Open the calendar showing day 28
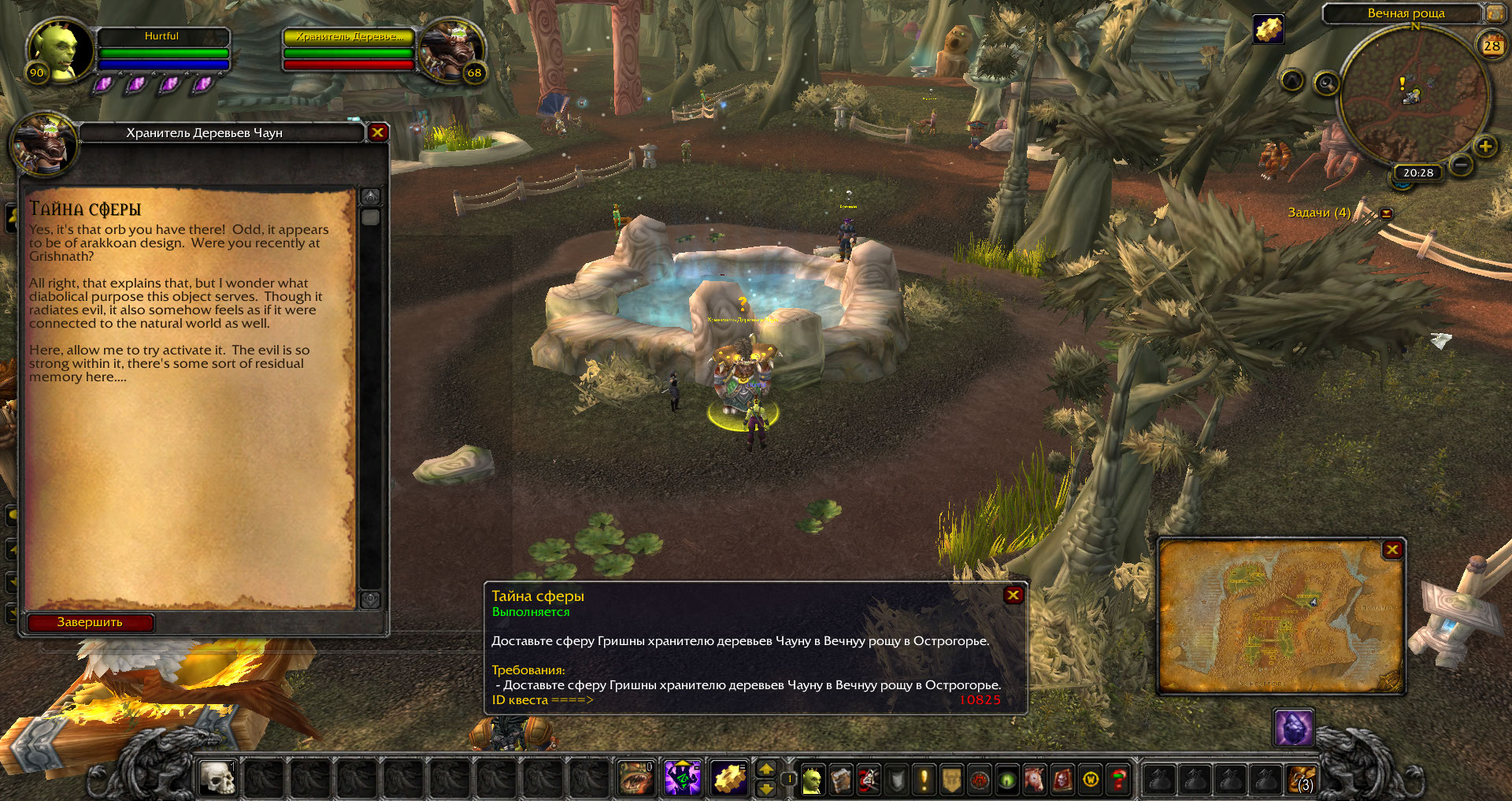 point(1492,46)
